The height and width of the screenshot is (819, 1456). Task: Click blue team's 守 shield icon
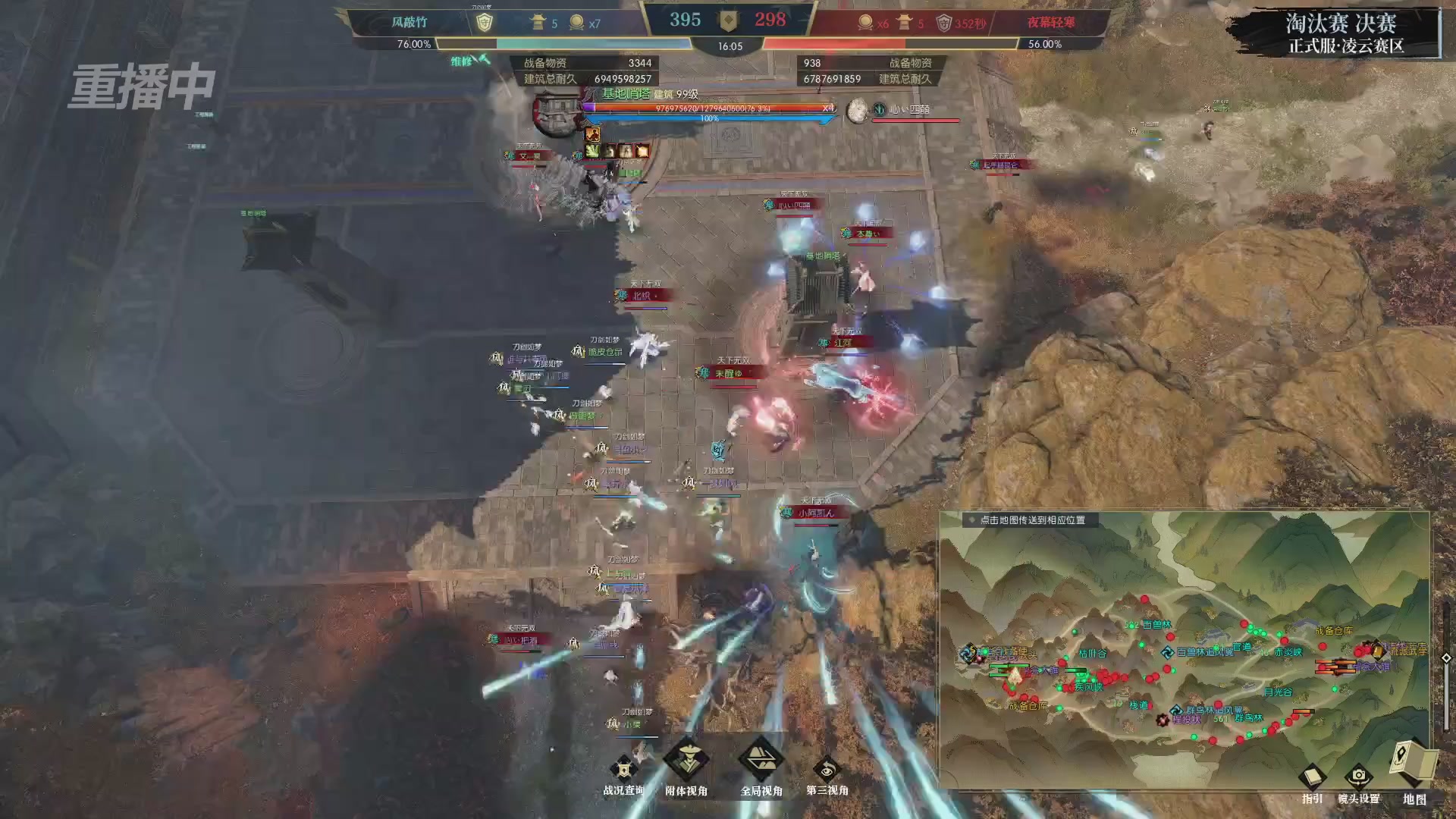click(486, 21)
